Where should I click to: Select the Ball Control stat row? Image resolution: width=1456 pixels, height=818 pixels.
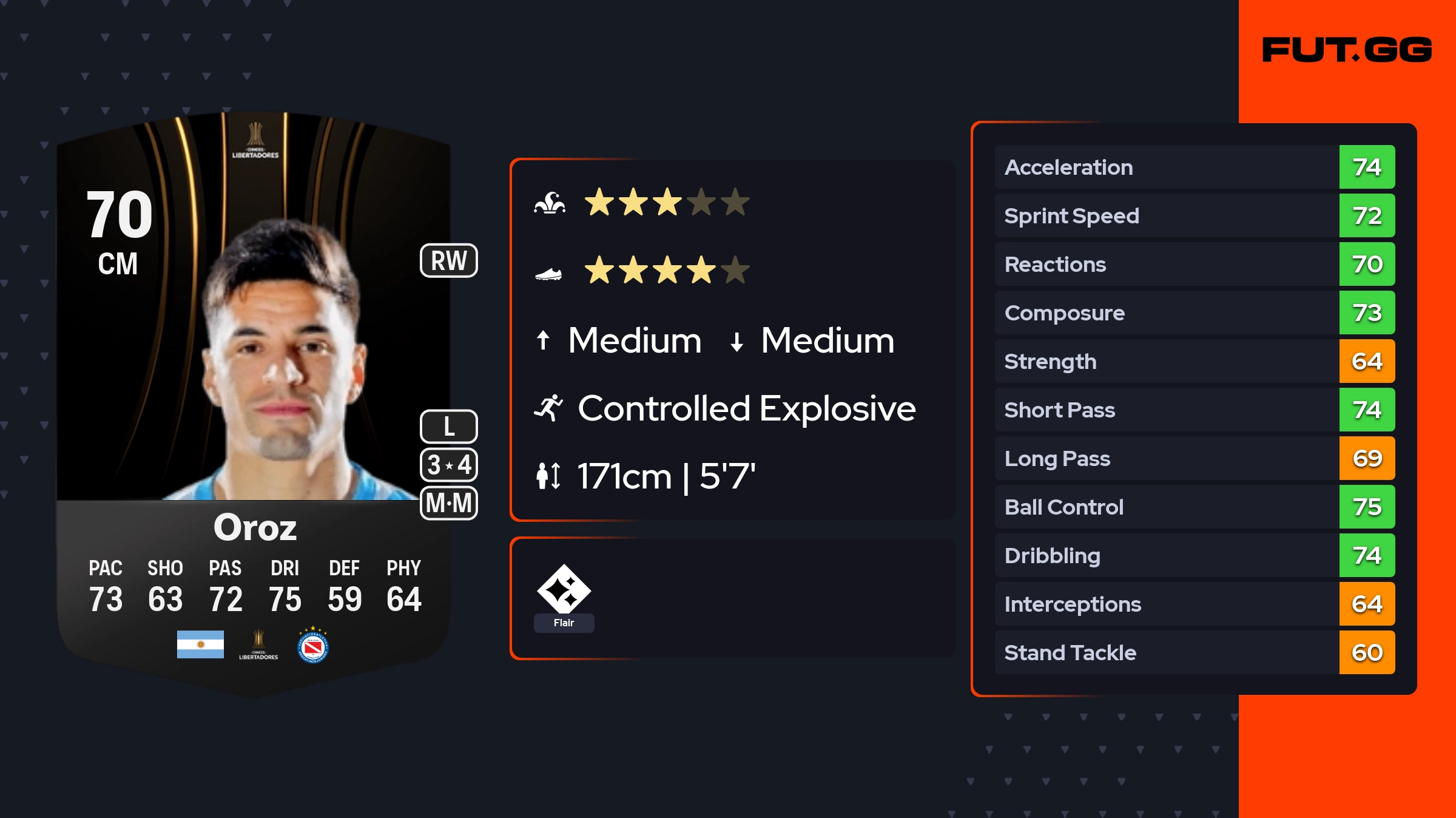tap(1194, 507)
